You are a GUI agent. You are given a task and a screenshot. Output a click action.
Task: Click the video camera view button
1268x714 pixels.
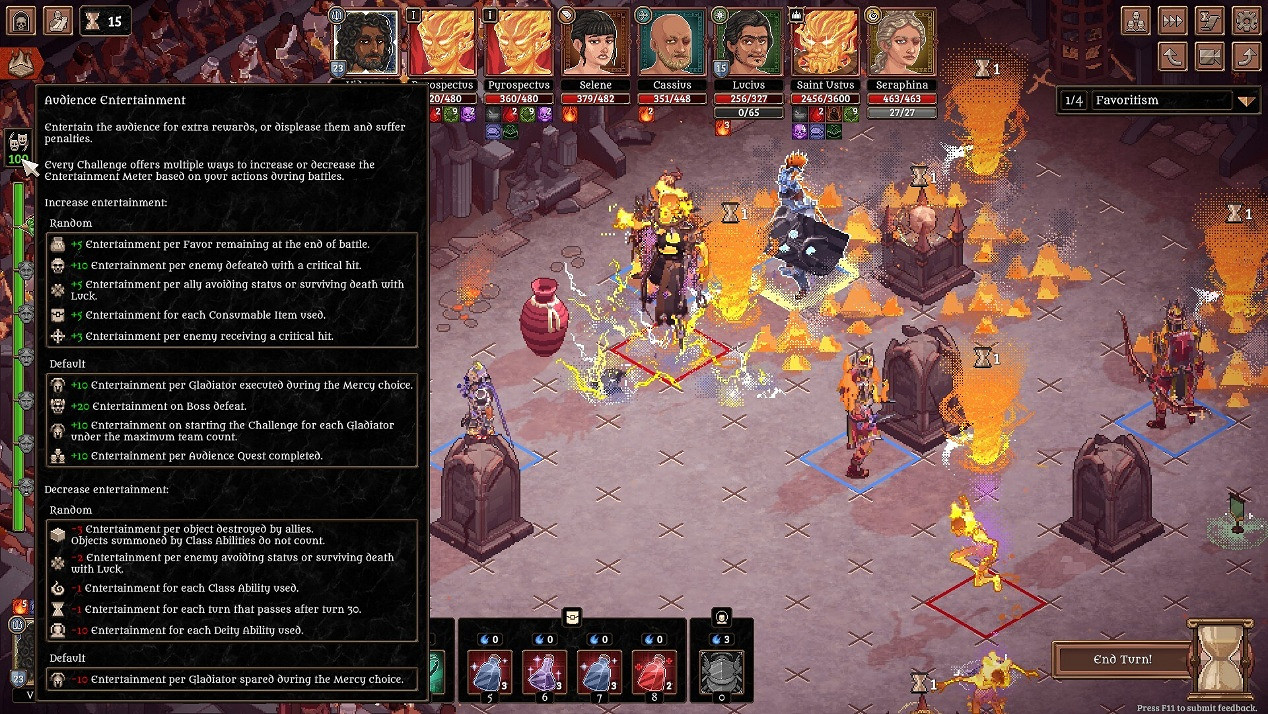pyautogui.click(x=1210, y=56)
